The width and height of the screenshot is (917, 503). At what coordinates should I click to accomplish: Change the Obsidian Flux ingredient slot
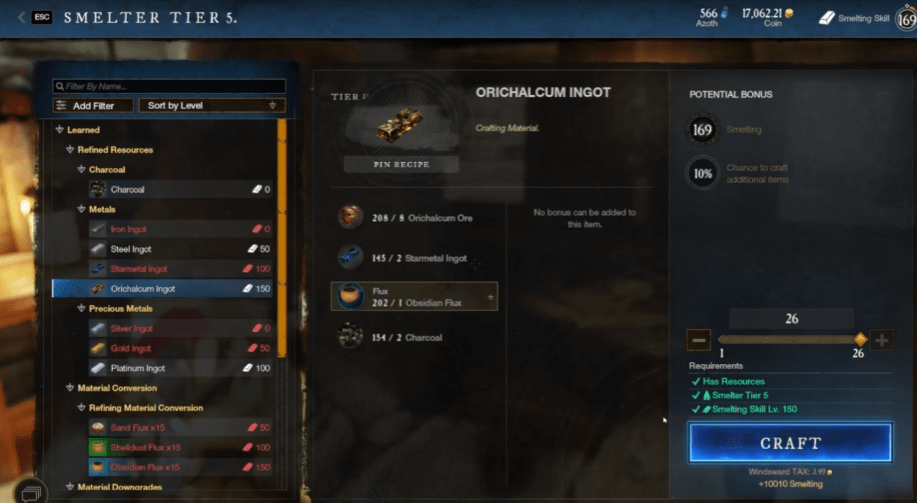click(x=415, y=296)
